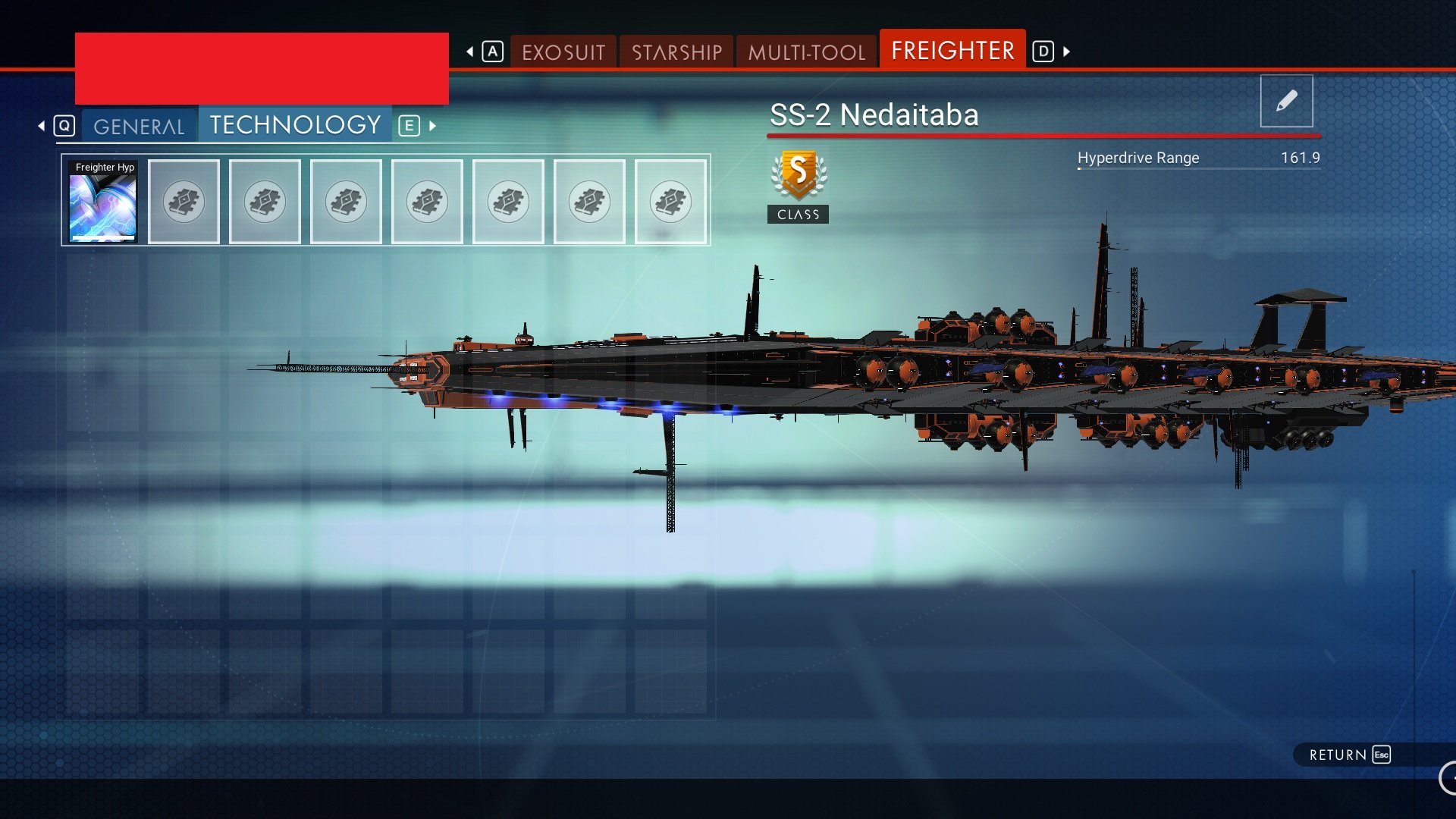
Task: Click the left arrow beside the General tab
Action: click(42, 126)
